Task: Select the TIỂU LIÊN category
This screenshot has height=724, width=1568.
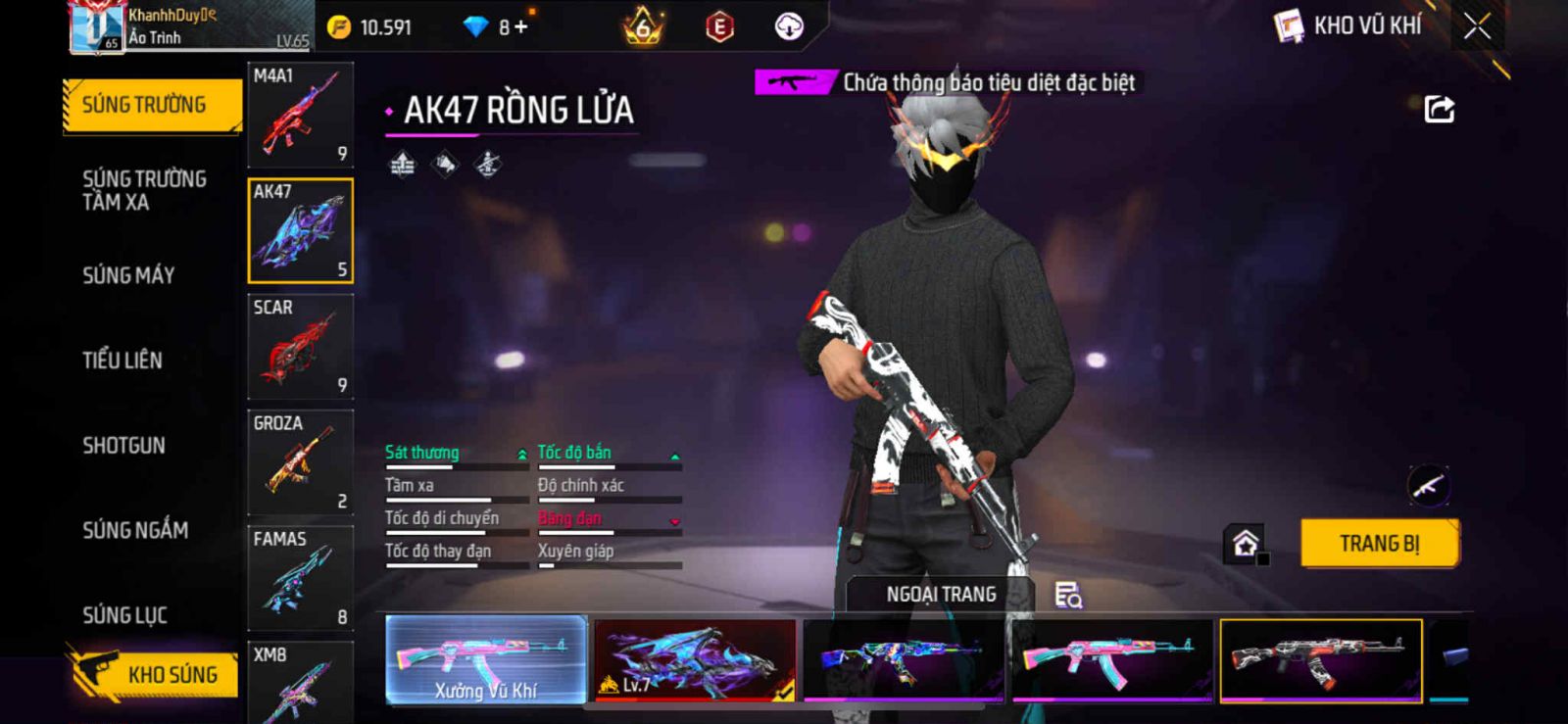Action: coord(122,361)
